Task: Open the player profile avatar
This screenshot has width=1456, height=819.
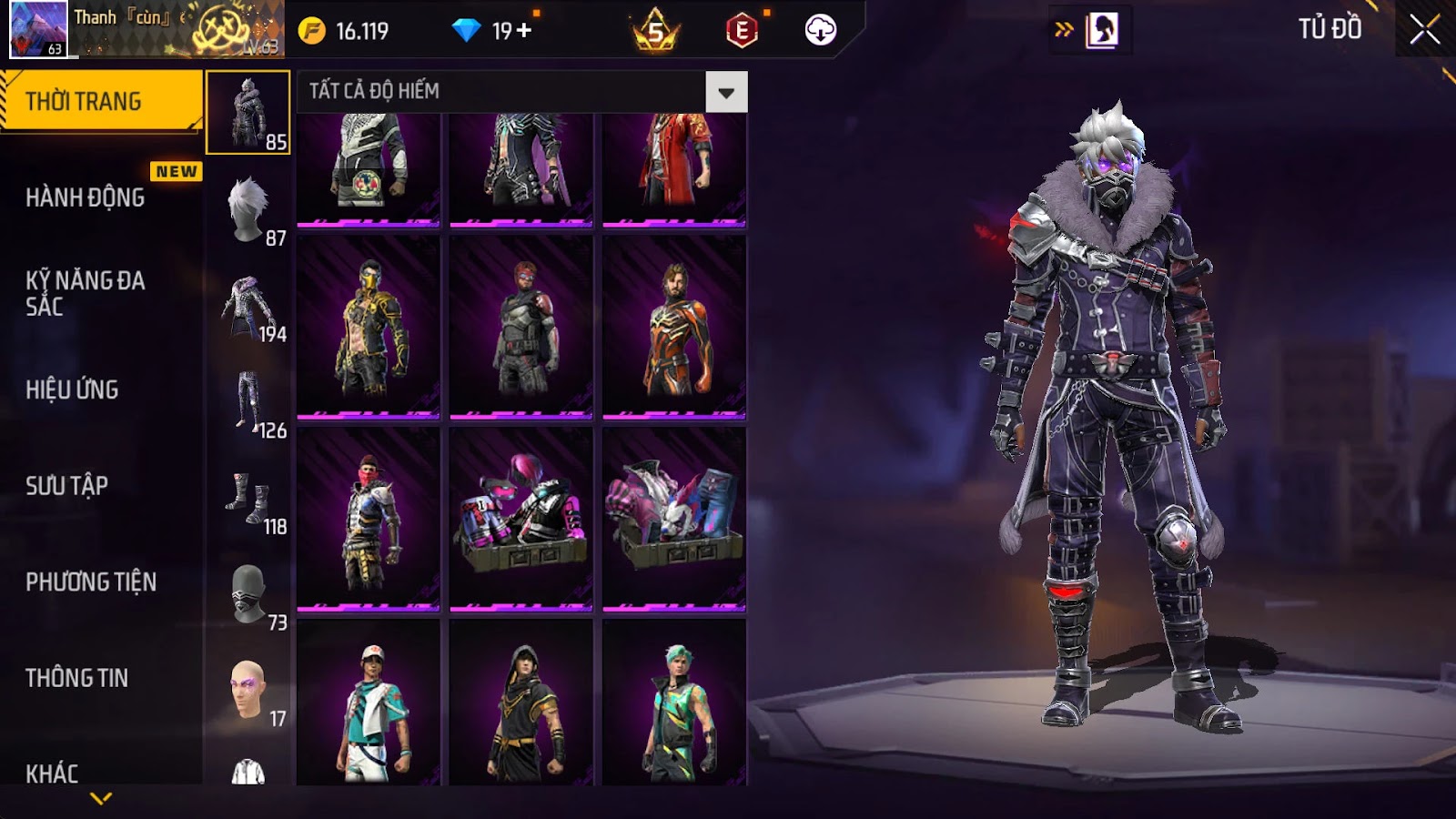Action: pos(38,29)
